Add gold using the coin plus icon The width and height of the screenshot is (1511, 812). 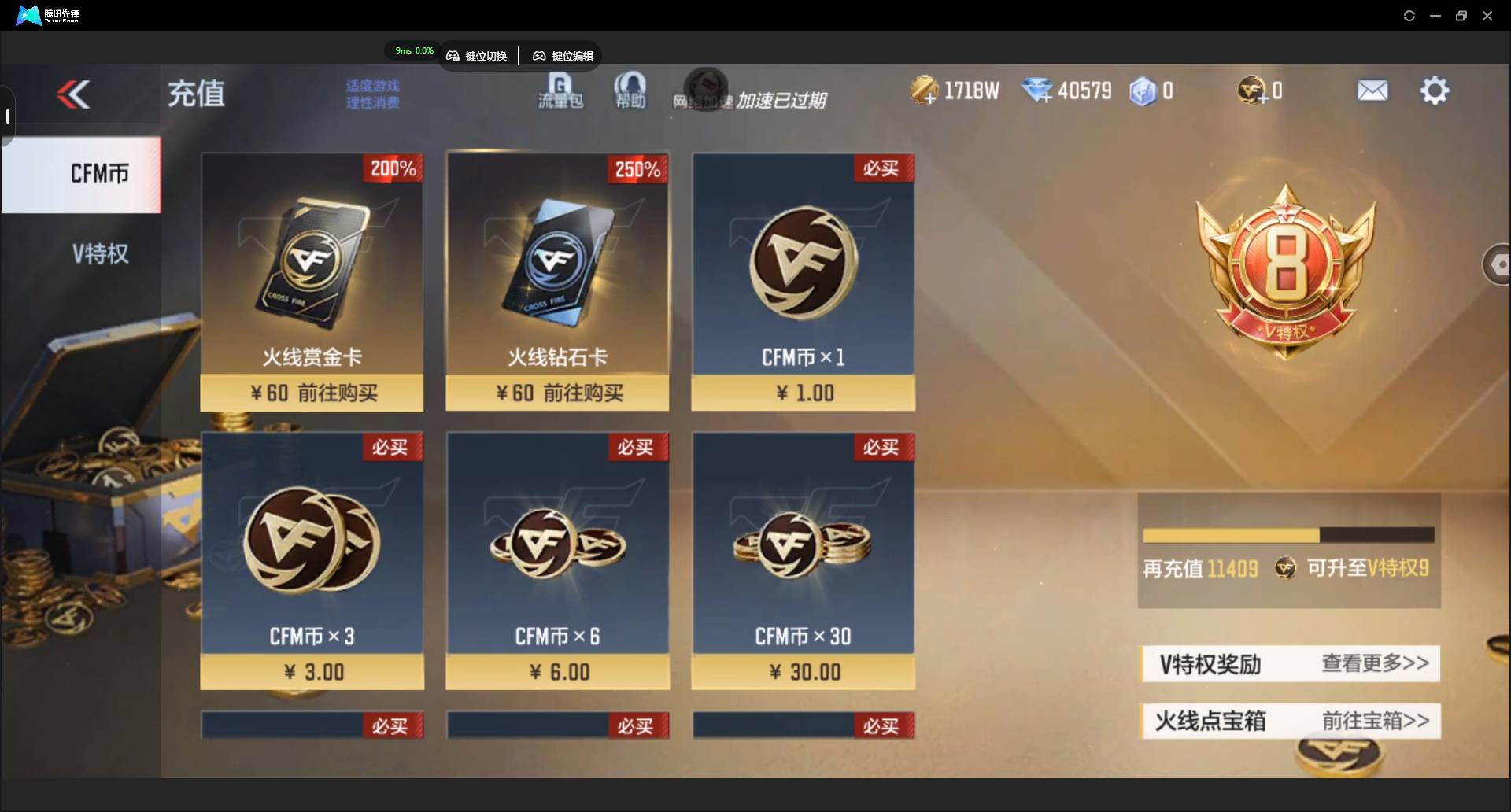(x=925, y=91)
